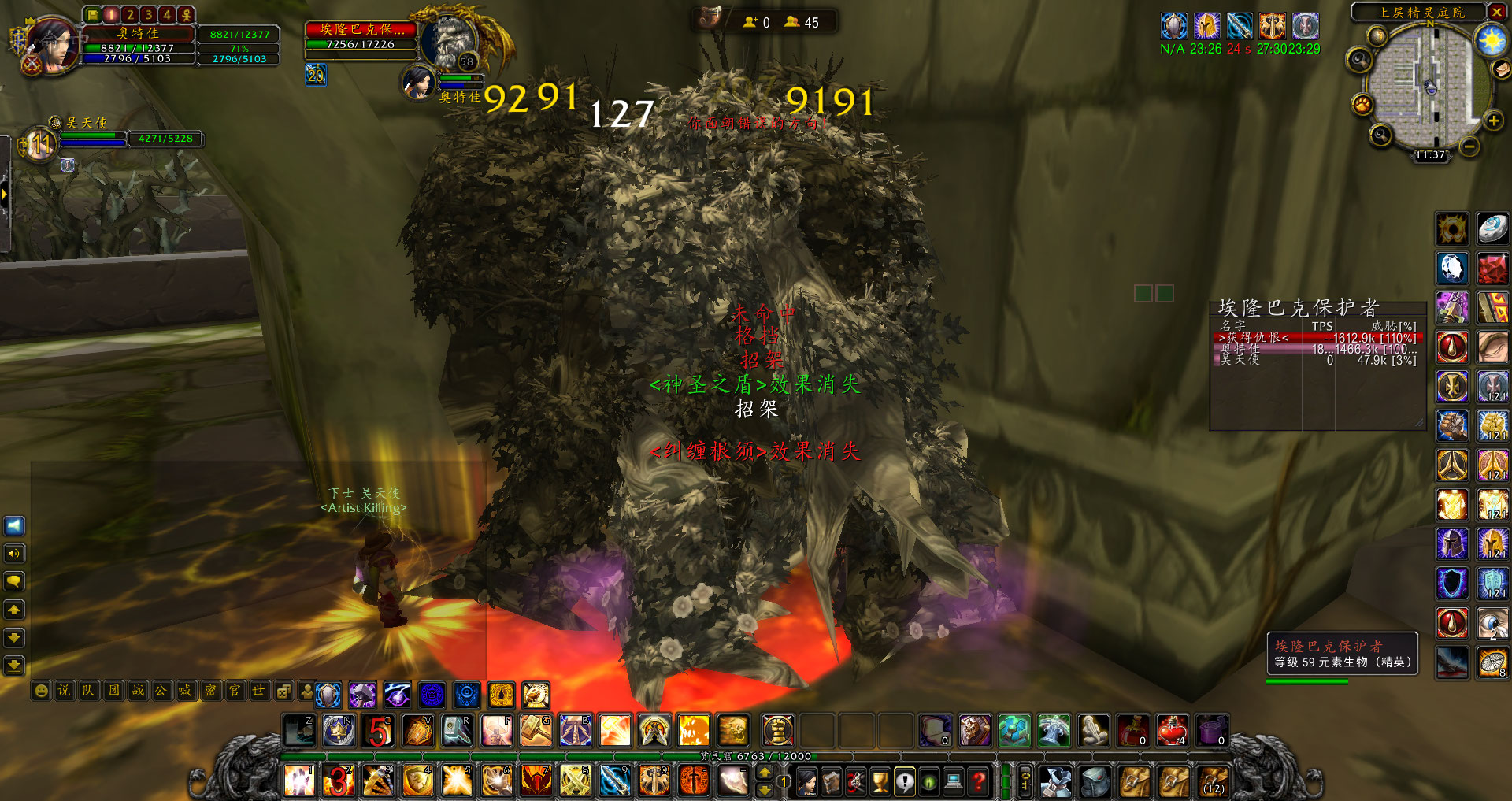Zoom out the minimap with the minus button
This screenshot has width=1512, height=801.
(1469, 146)
